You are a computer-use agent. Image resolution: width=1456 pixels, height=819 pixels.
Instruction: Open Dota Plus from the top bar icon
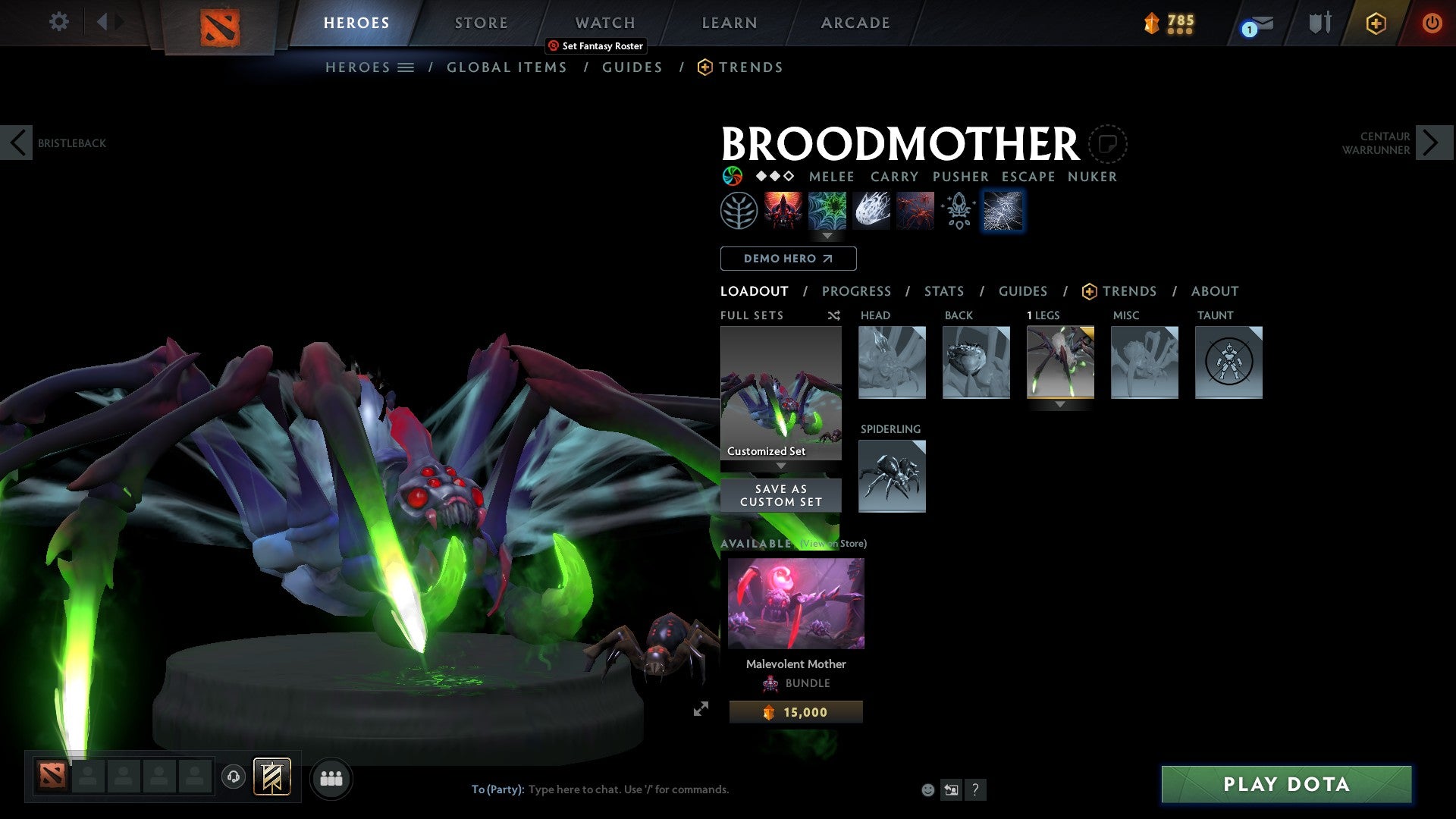coord(1375,23)
